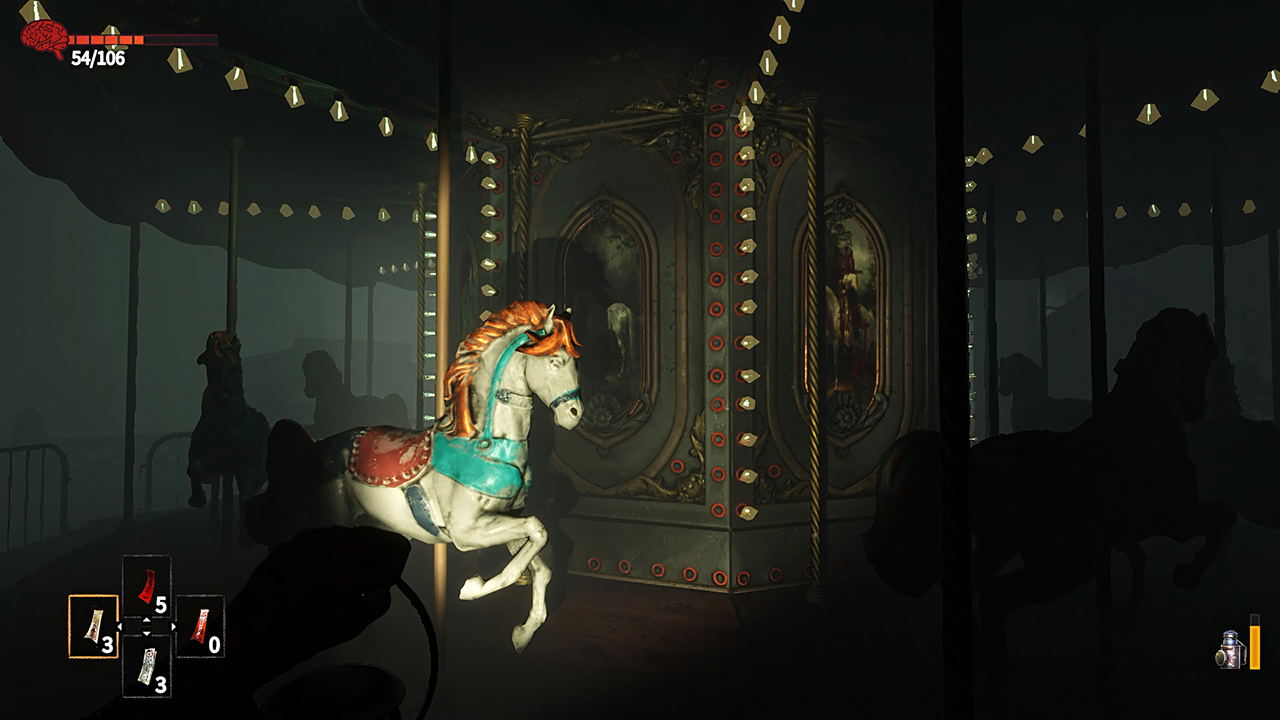Pick the bottom white talisman slot
This screenshot has width=1280, height=720.
click(147, 666)
